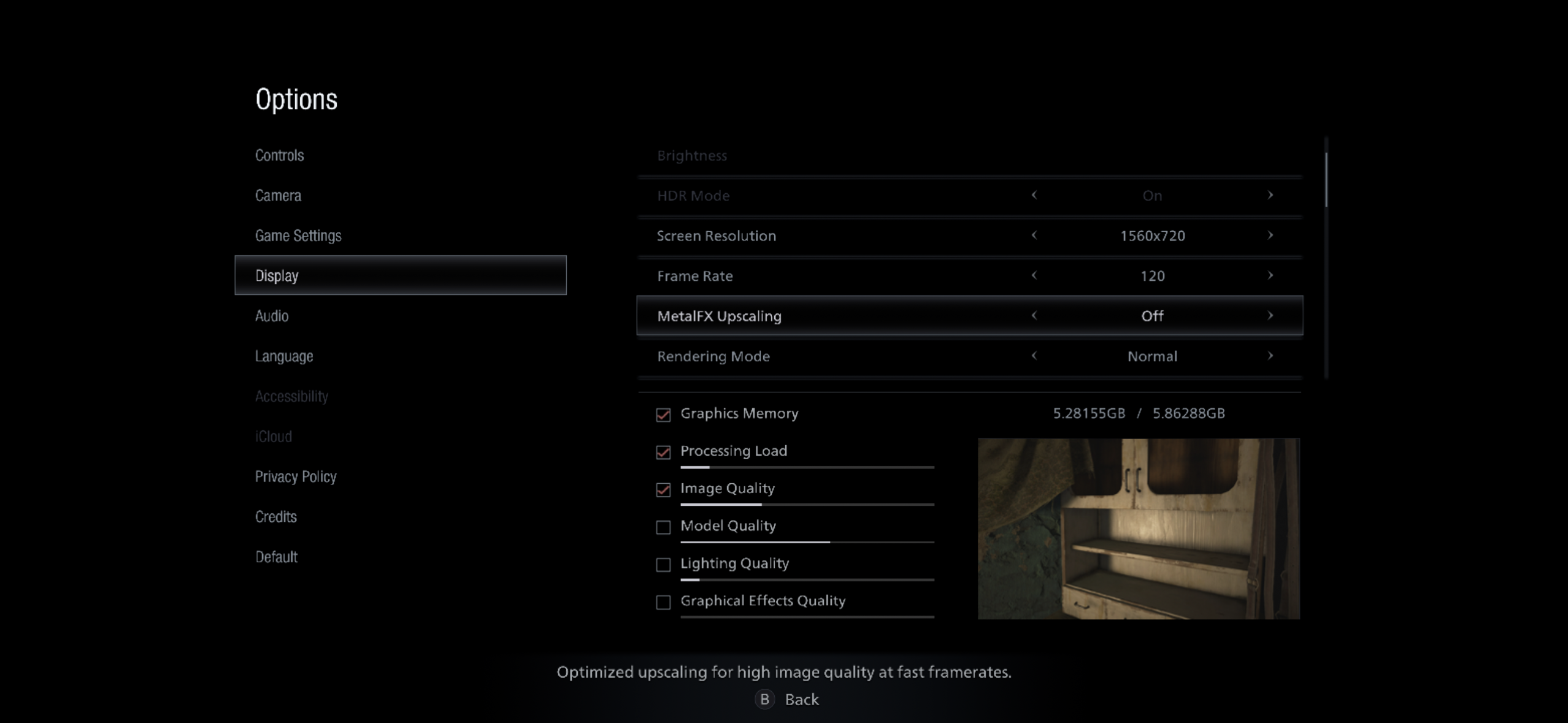Open the Language options

[284, 356]
